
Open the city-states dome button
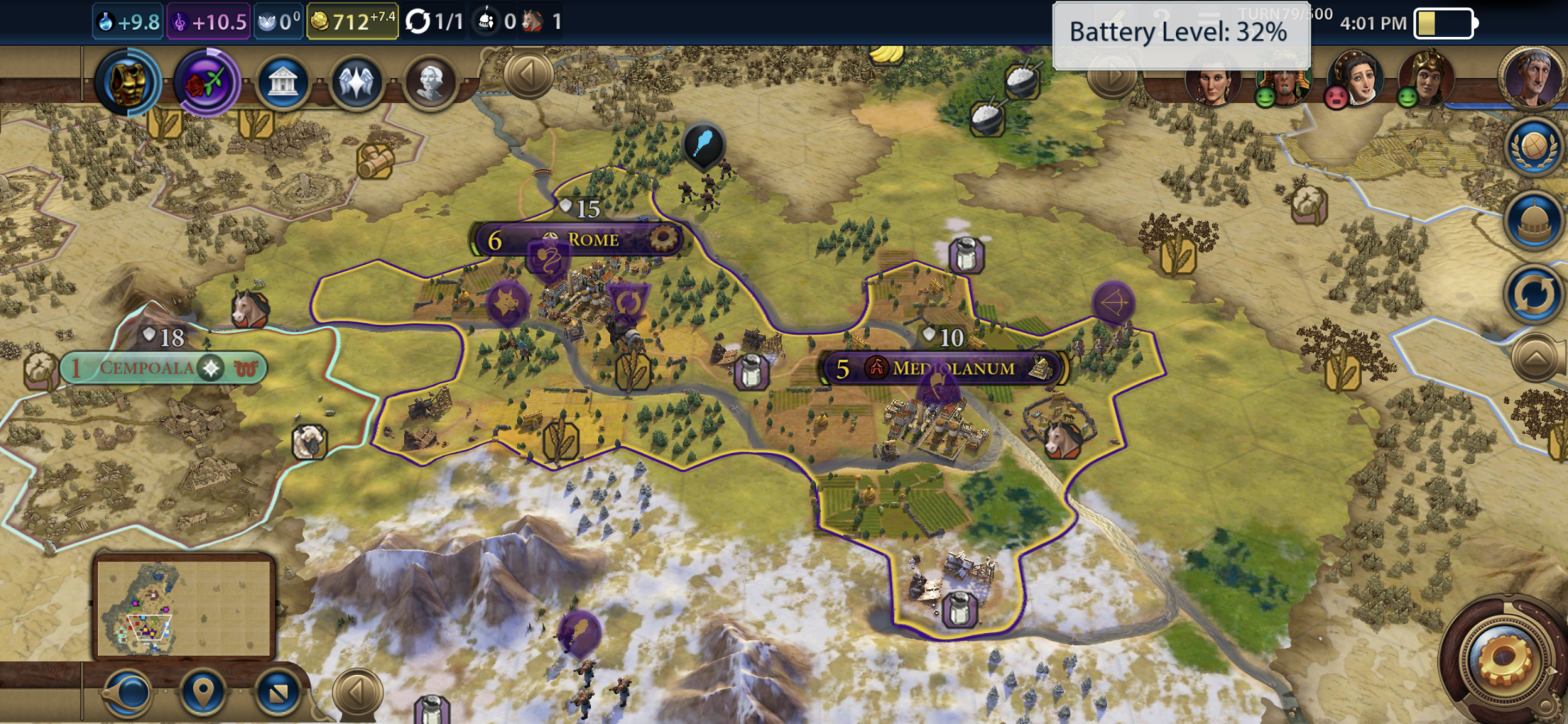point(1534,220)
